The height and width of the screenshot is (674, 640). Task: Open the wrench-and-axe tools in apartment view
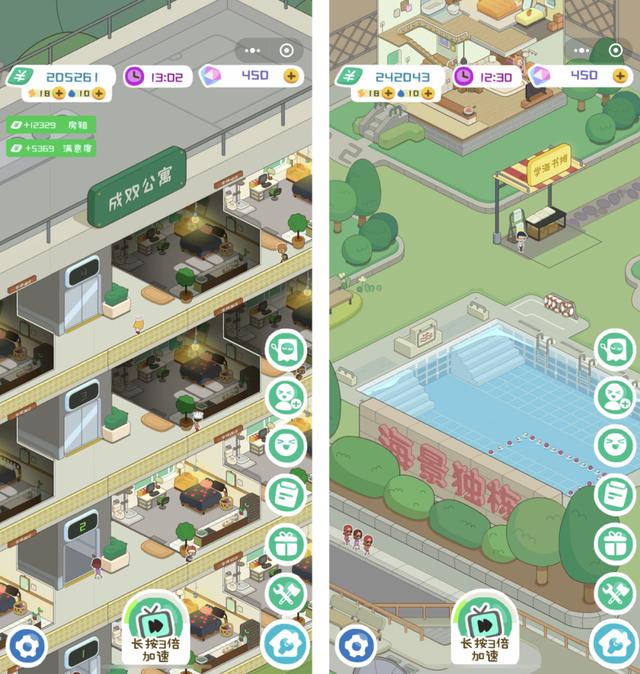[287, 594]
